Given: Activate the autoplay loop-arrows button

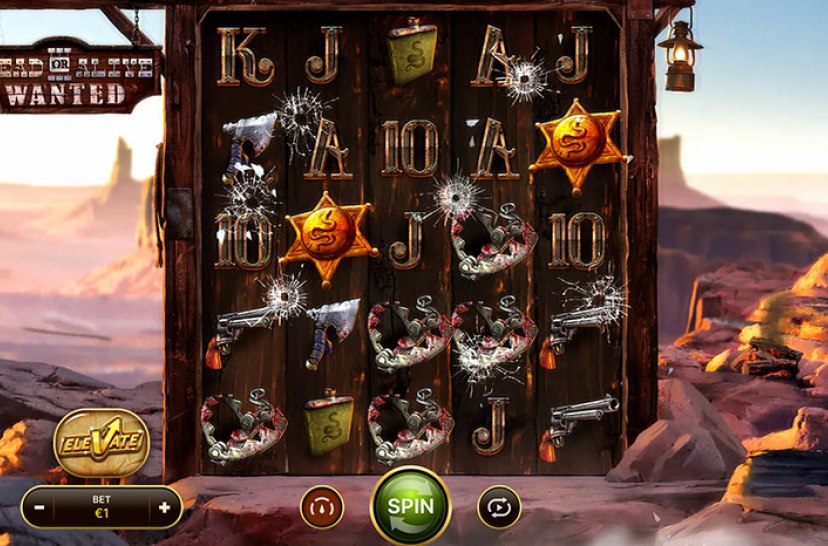Looking at the screenshot, I should pos(499,507).
